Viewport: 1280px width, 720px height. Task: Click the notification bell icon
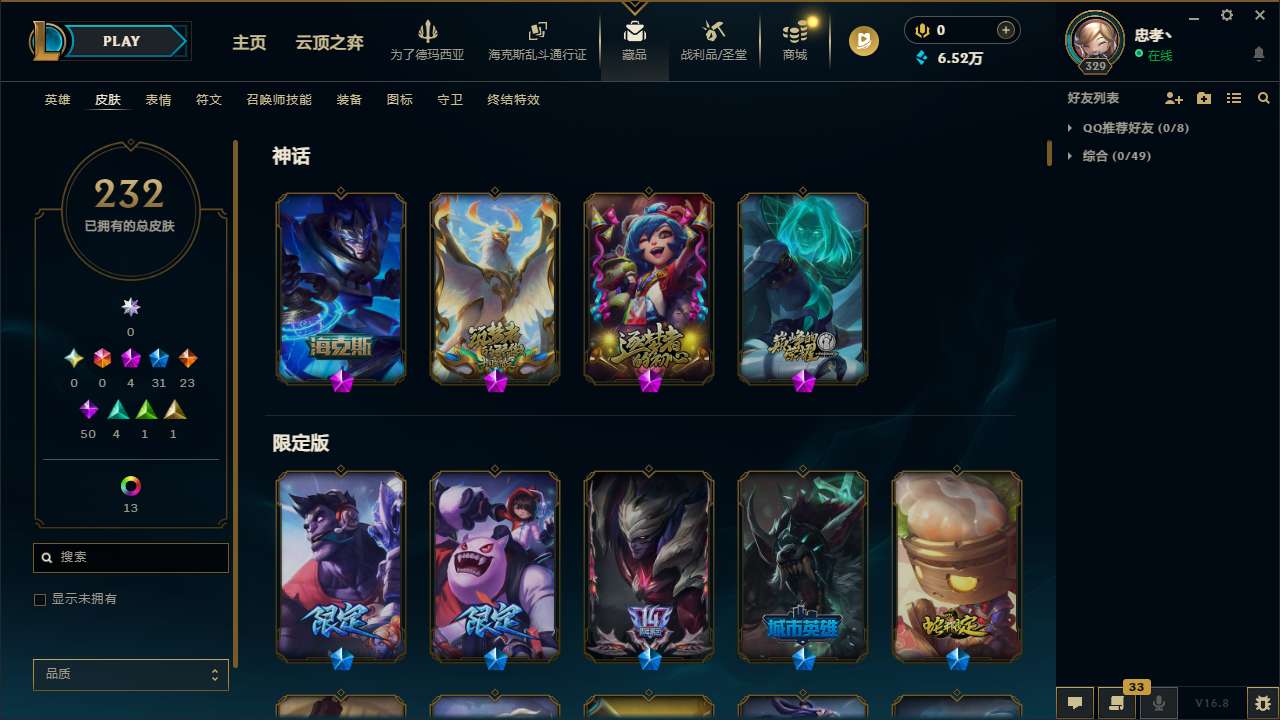point(1258,53)
